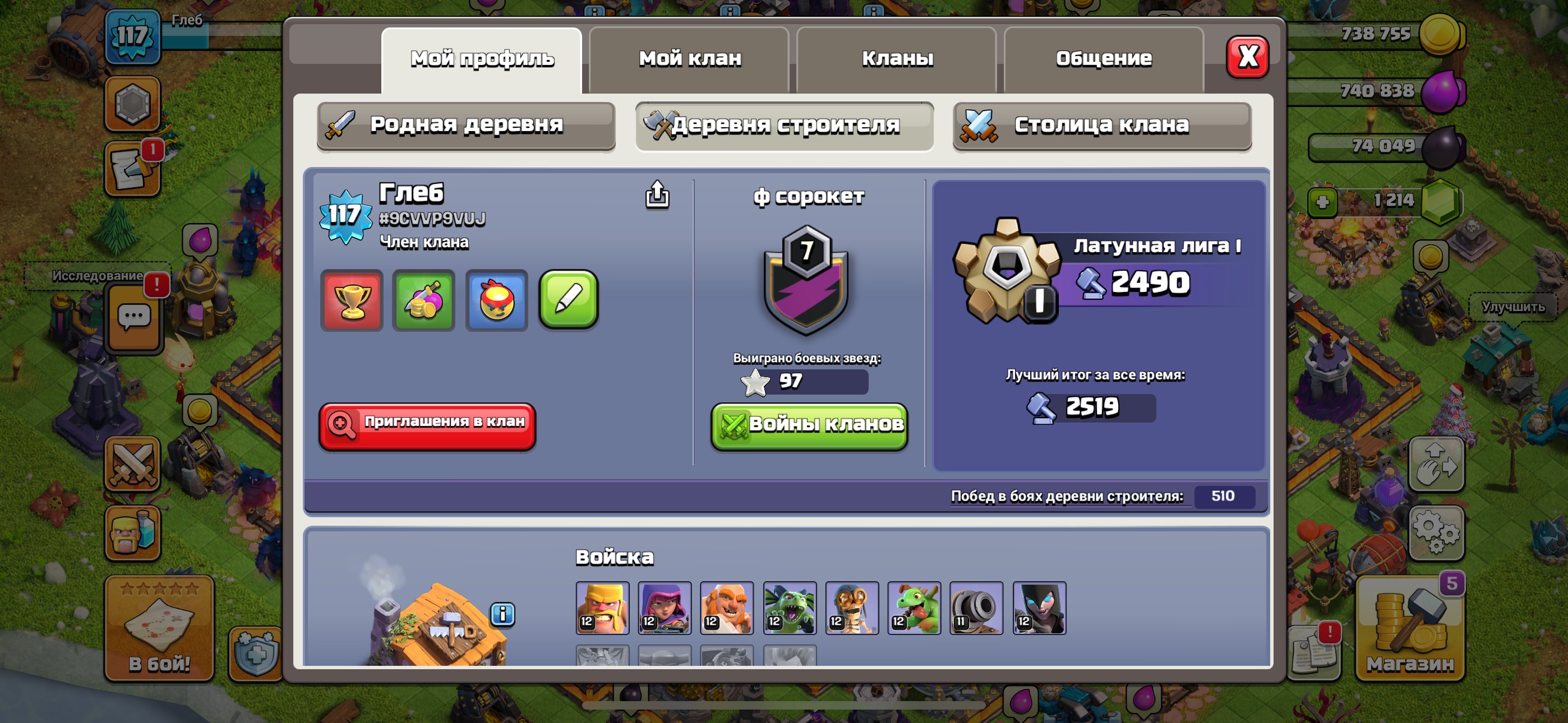Tap the share profile icon near Глеб
The height and width of the screenshot is (723, 1568).
tap(657, 196)
